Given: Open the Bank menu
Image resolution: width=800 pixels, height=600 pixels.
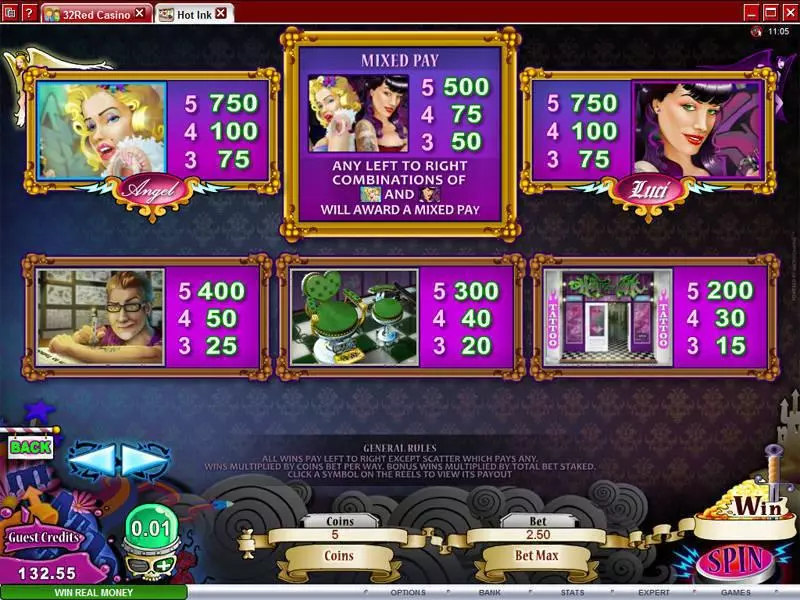Looking at the screenshot, I should point(490,592).
